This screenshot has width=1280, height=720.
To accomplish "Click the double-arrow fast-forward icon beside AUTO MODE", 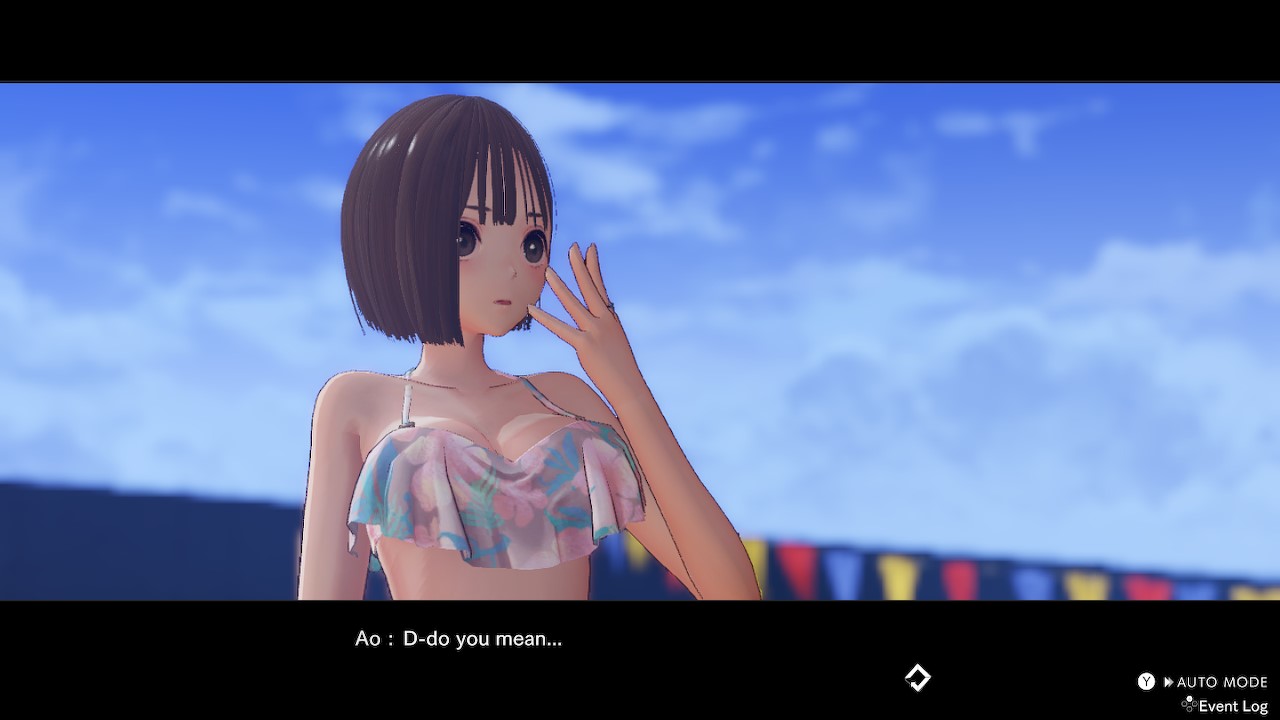I will (1169, 681).
